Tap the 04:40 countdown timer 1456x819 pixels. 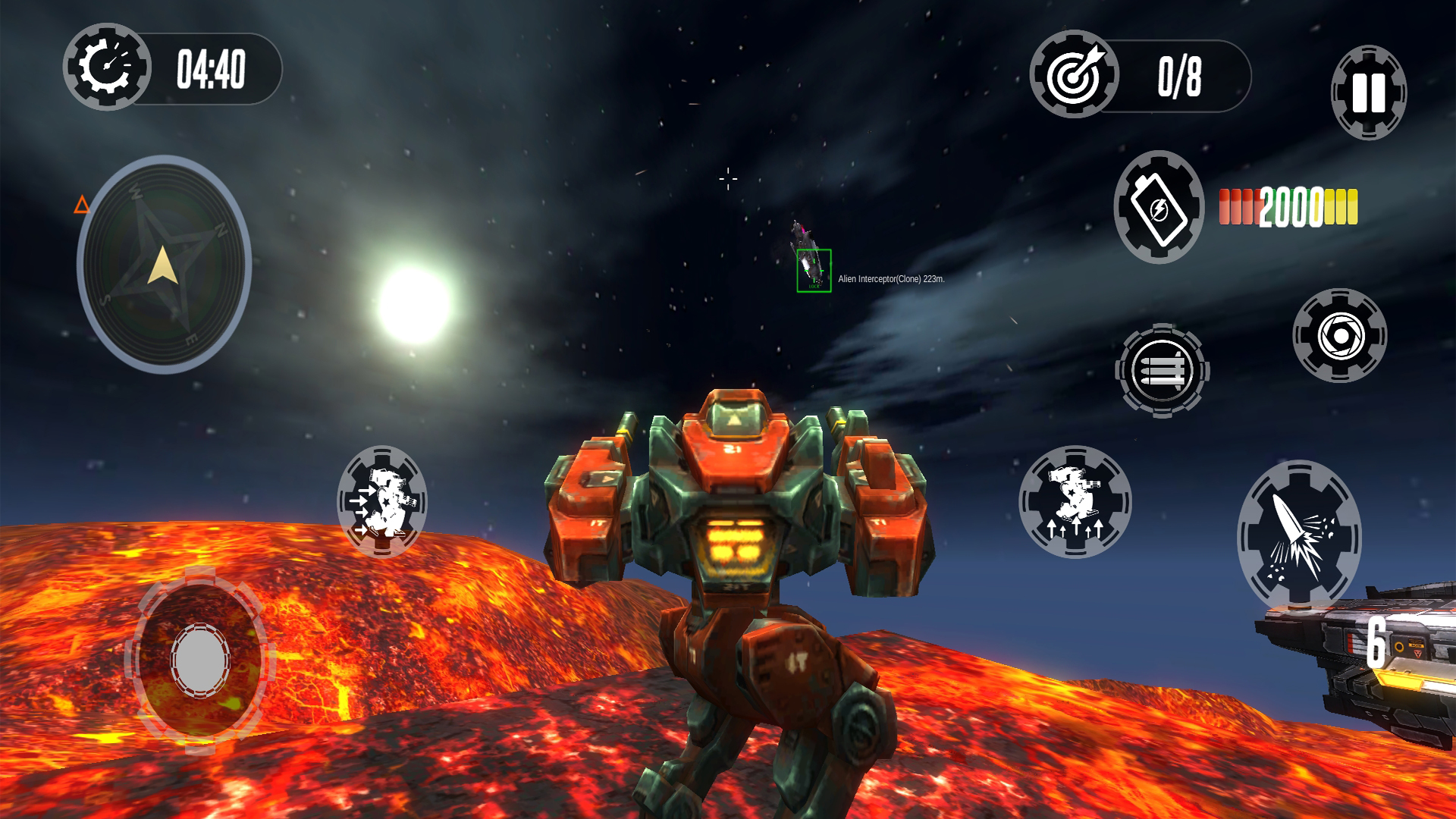(x=214, y=70)
